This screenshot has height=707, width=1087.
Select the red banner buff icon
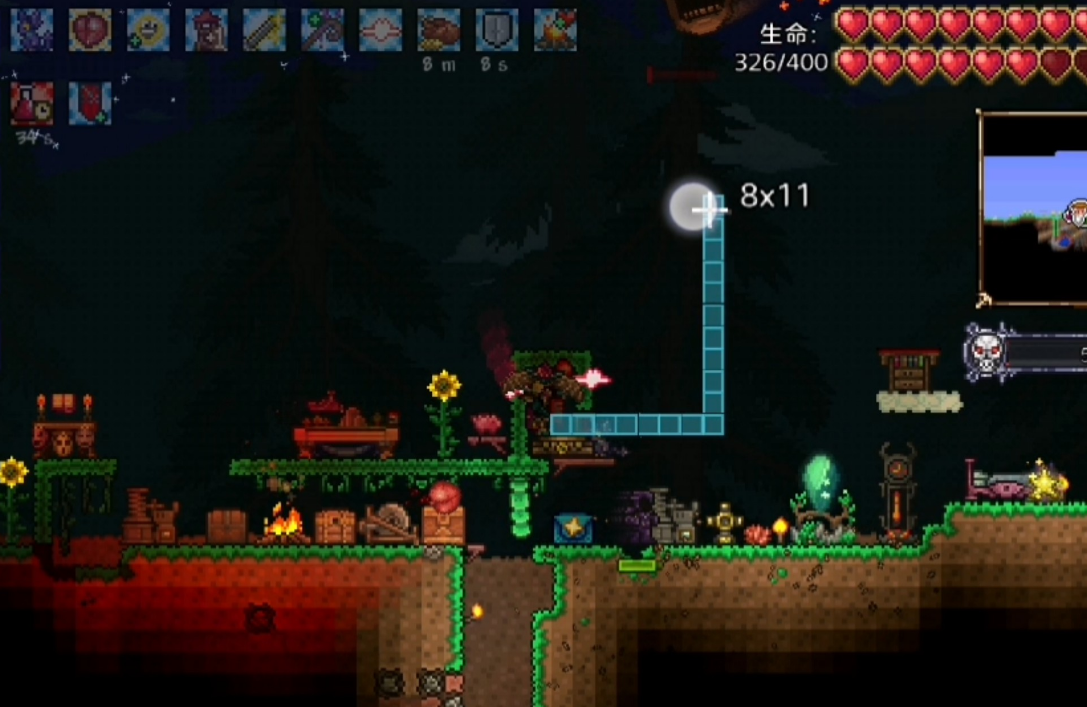pos(90,103)
